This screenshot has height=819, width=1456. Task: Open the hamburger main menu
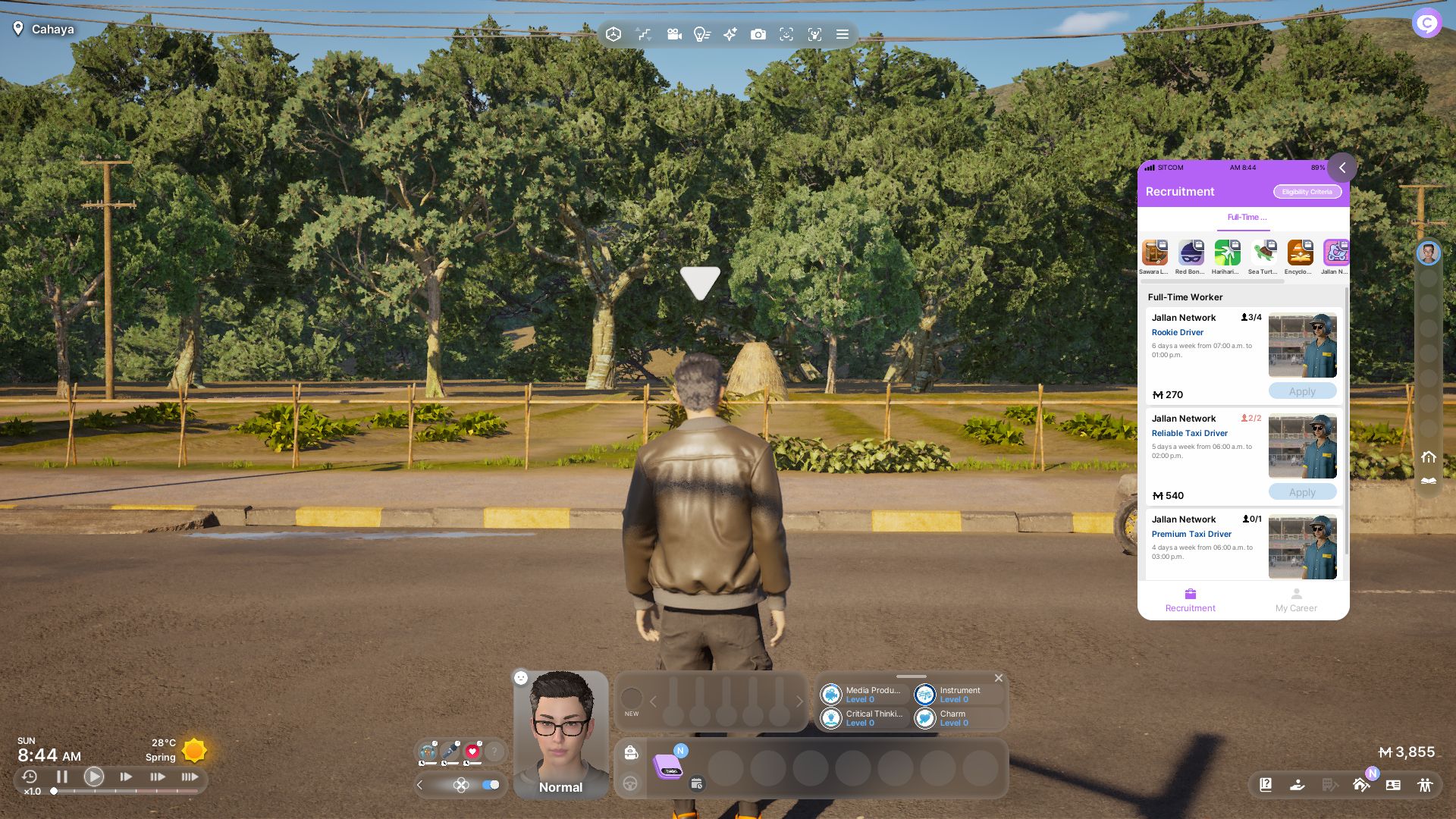point(842,34)
